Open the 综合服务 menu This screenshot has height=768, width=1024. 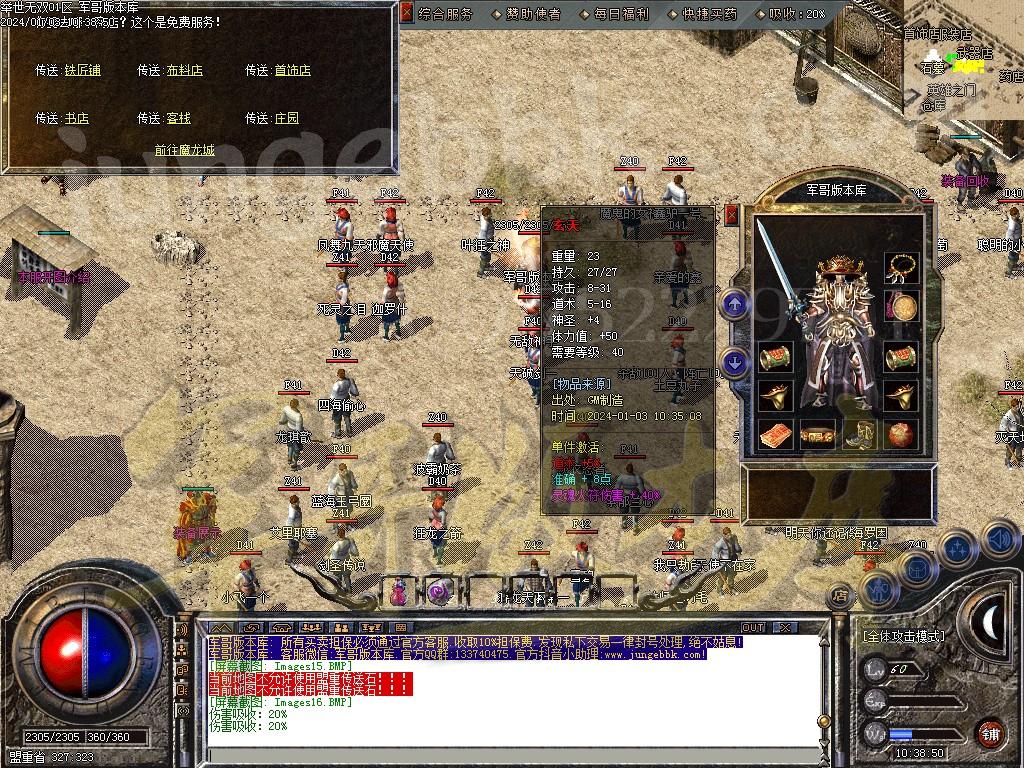[x=445, y=14]
